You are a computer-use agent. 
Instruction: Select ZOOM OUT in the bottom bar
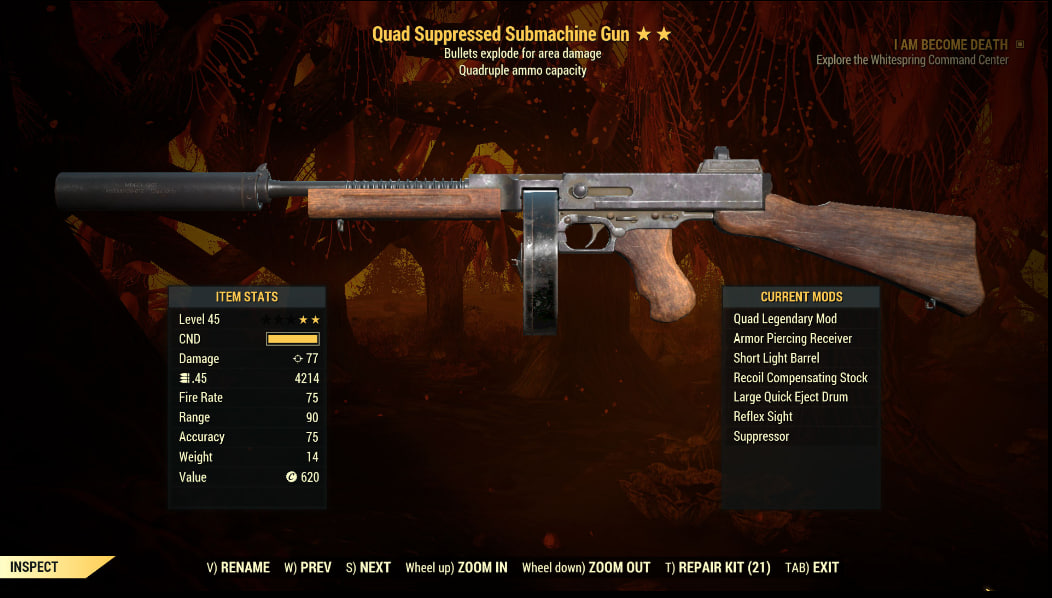click(x=586, y=567)
